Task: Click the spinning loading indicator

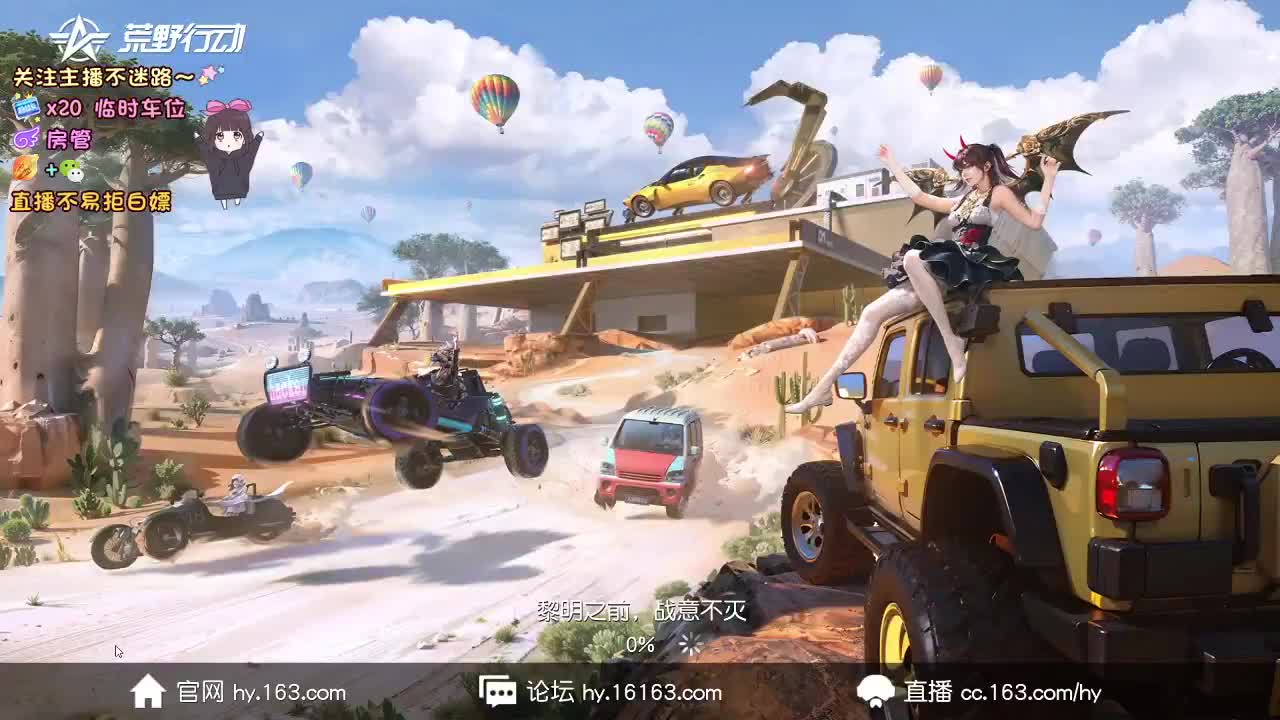Action: 688,645
